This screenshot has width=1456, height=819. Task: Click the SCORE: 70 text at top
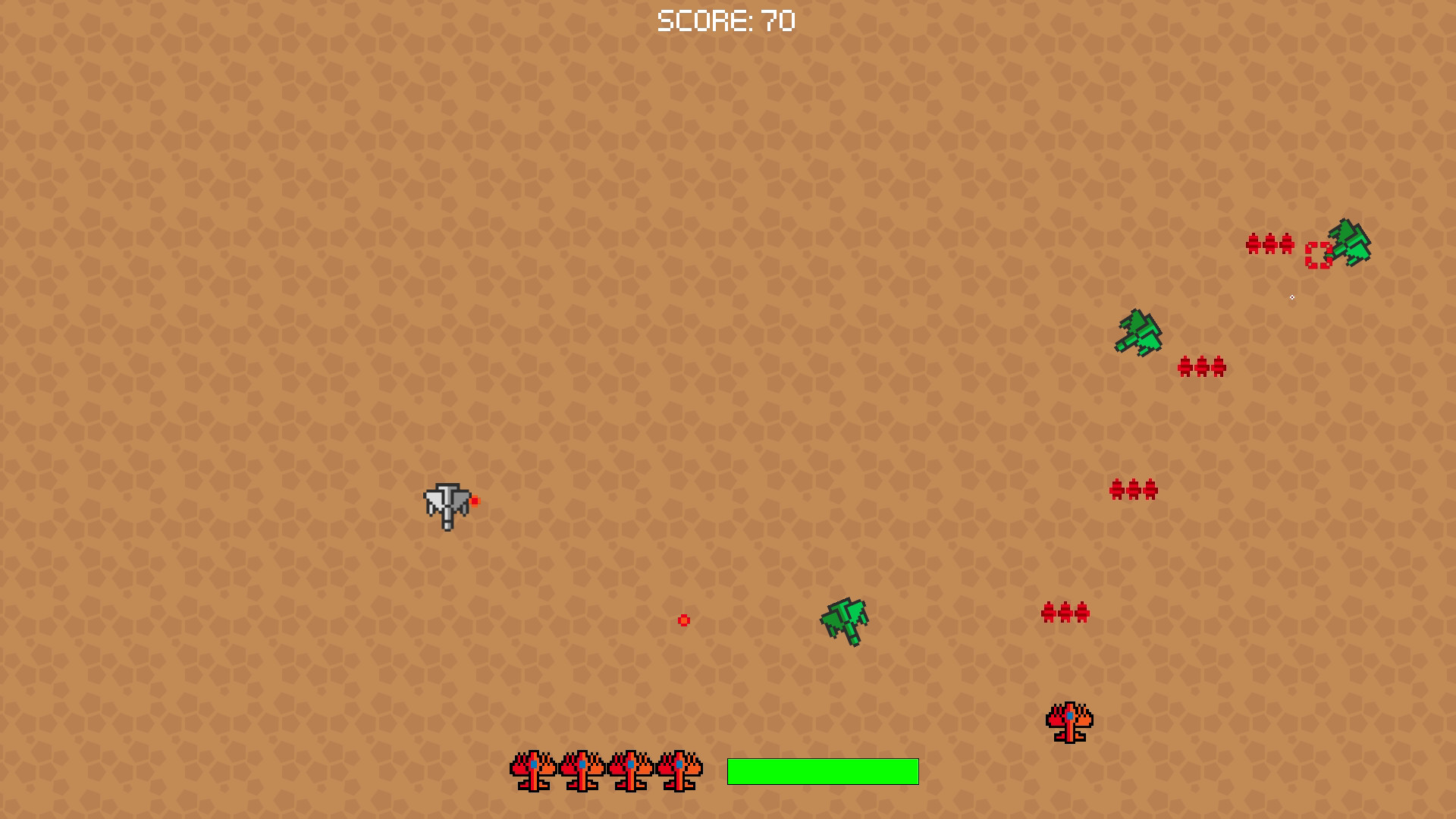click(726, 21)
